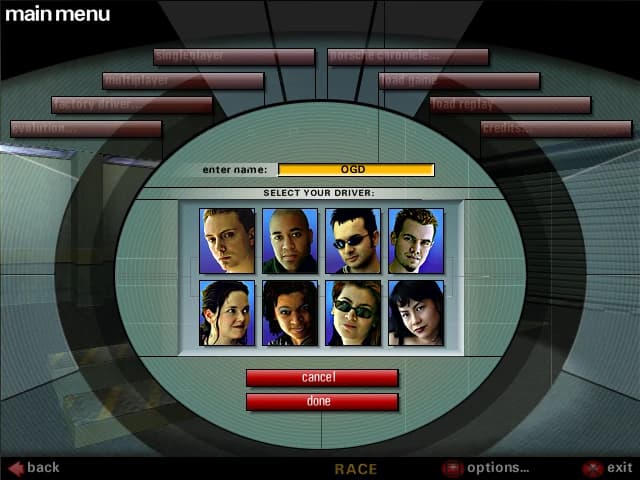Viewport: 640px width, 480px height.
Task: Select the woman with curly dark hair
Action: (290, 313)
